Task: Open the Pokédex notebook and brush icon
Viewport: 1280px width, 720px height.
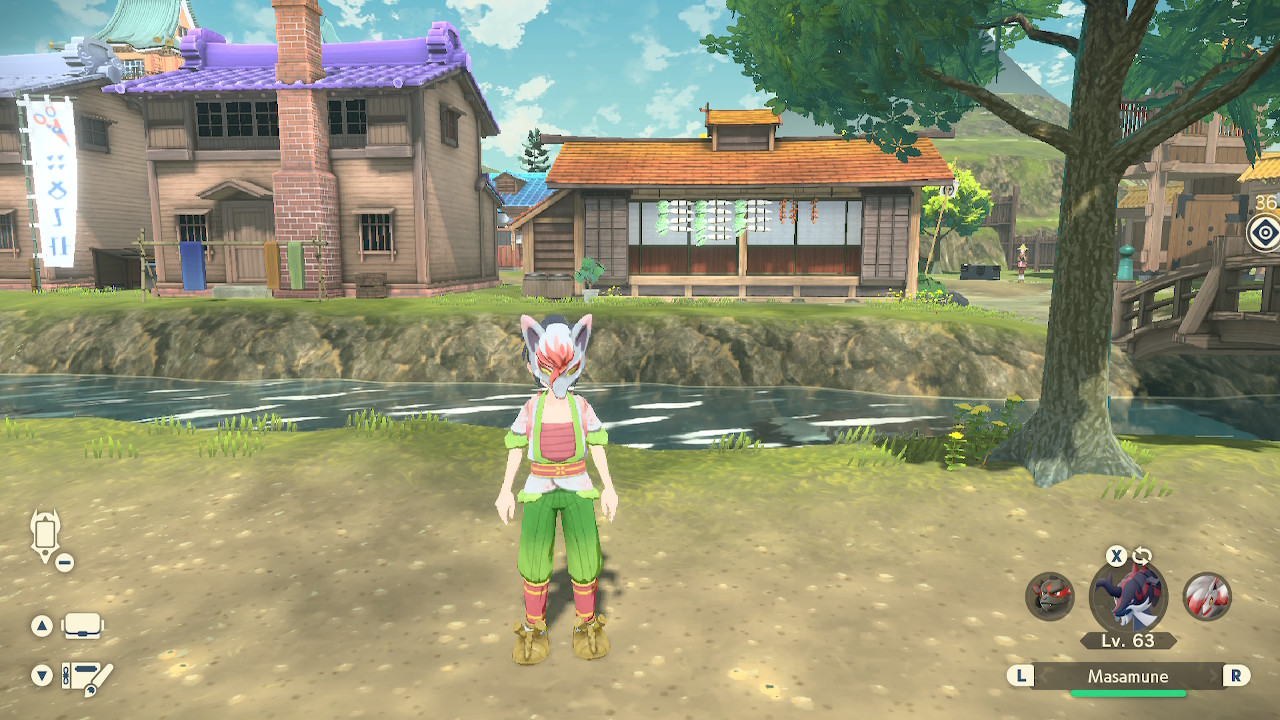Action: (x=86, y=677)
